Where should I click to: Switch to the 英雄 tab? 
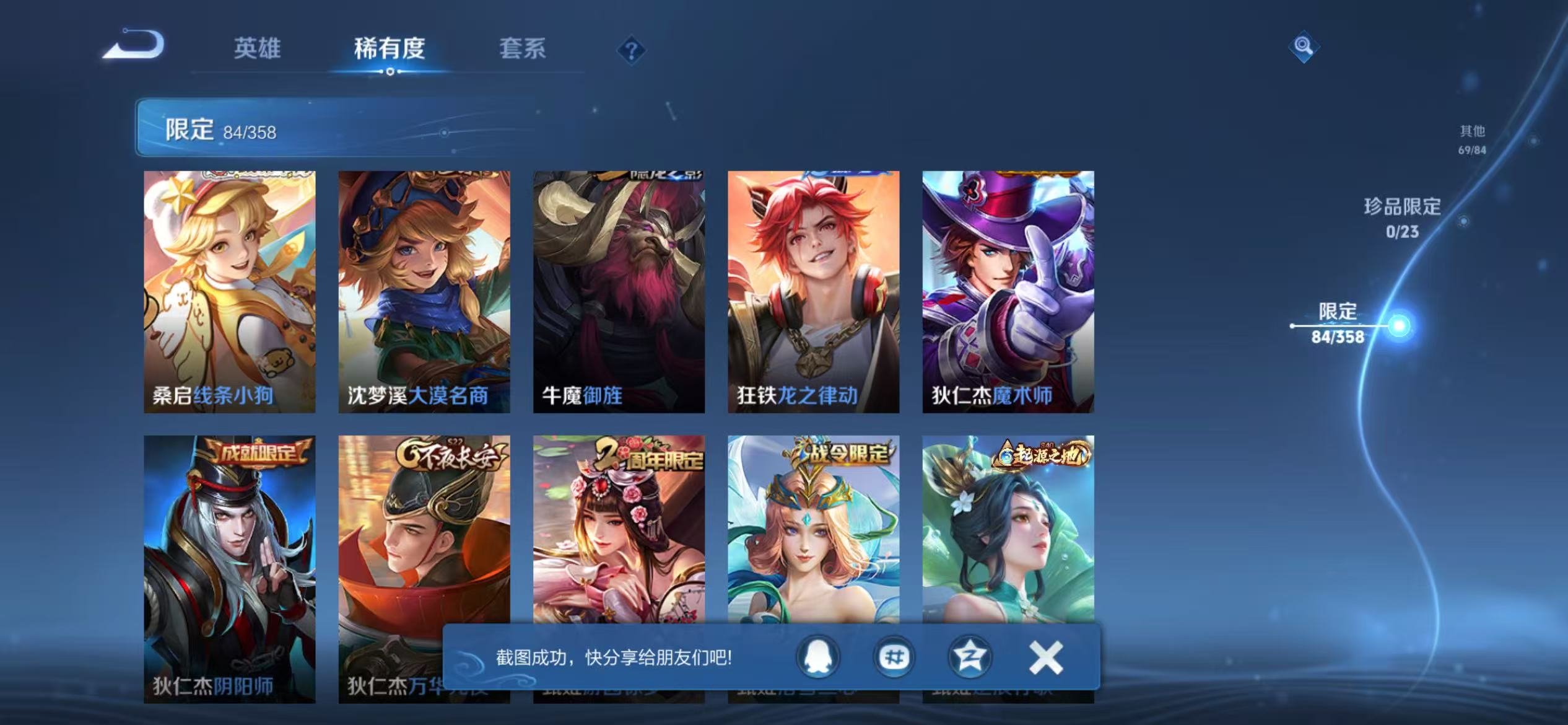pyautogui.click(x=258, y=50)
